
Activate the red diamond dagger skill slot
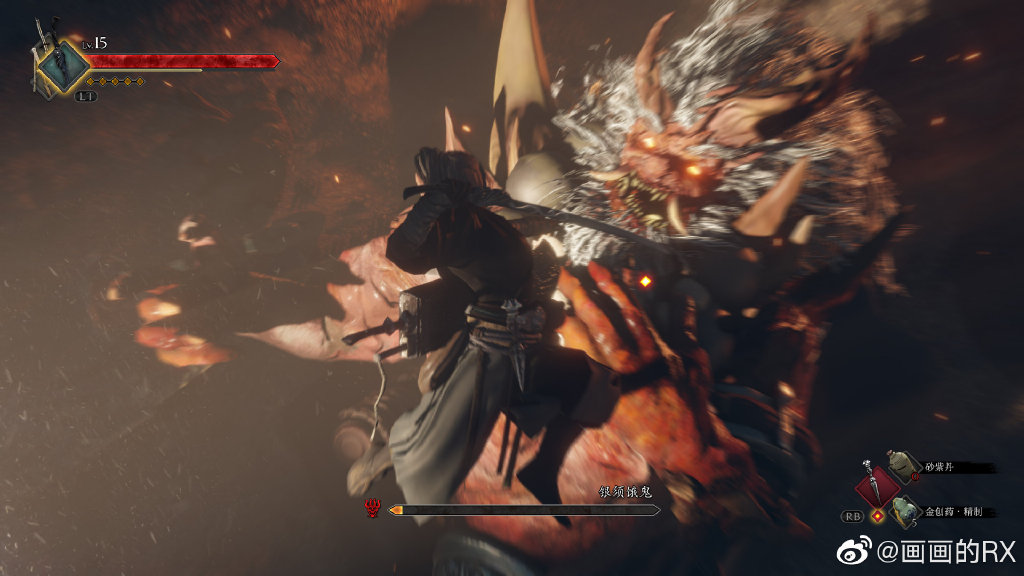(877, 487)
